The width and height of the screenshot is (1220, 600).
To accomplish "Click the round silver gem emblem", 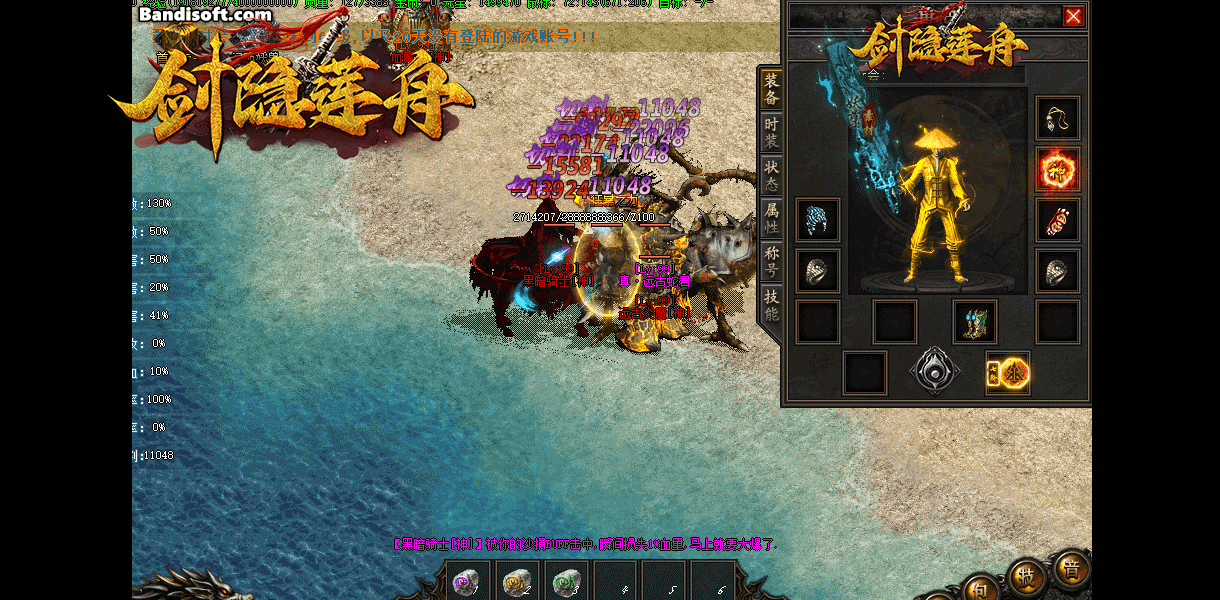I will (935, 372).
